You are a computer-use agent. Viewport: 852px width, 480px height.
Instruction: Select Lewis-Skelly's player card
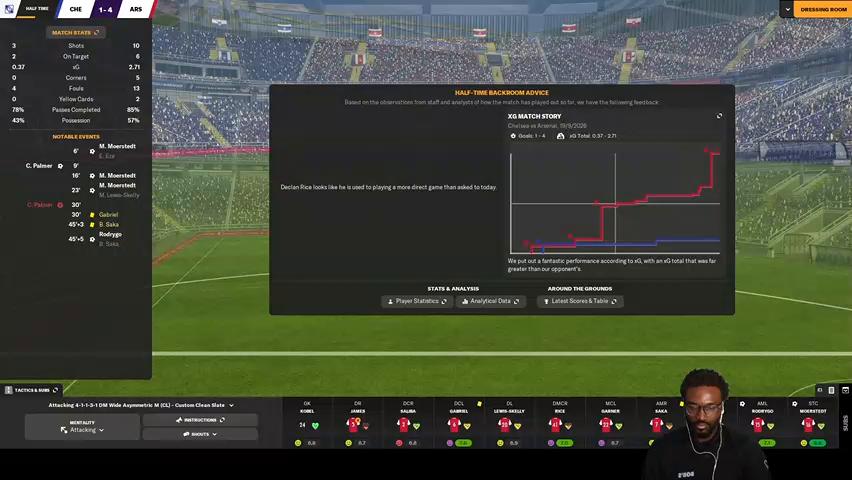click(x=508, y=424)
